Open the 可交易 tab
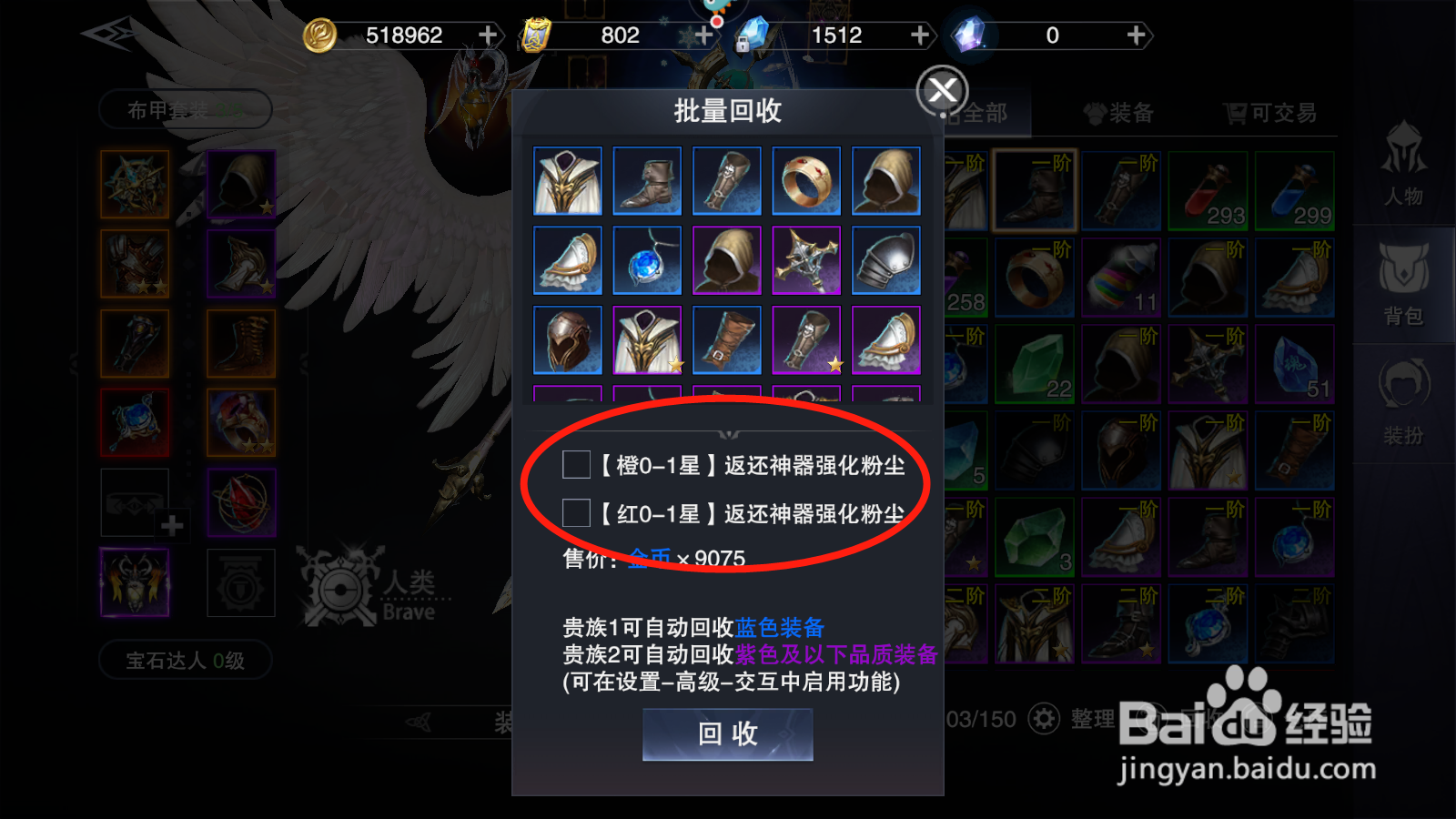 (x=1265, y=112)
